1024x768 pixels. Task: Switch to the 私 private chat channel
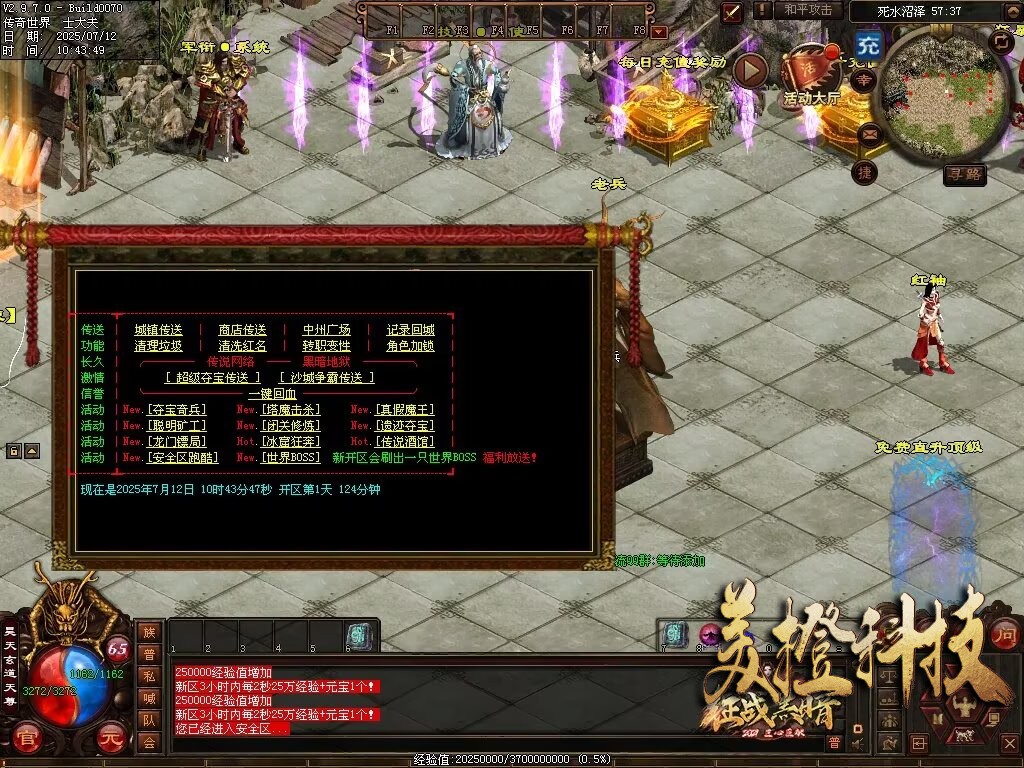pyautogui.click(x=149, y=675)
